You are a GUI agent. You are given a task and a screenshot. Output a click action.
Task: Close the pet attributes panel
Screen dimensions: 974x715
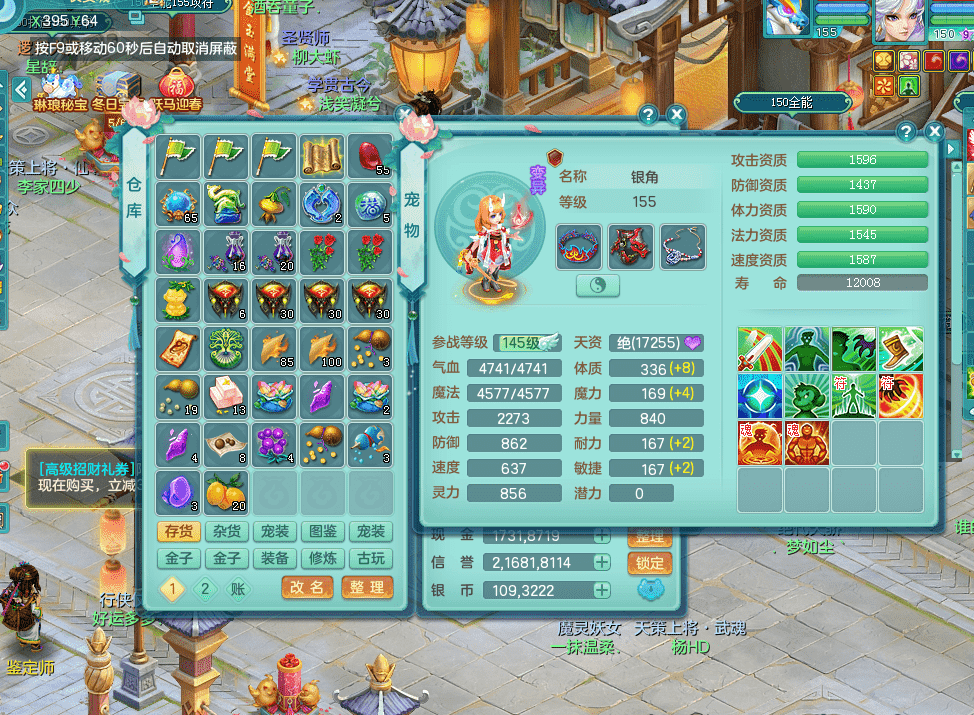934,132
